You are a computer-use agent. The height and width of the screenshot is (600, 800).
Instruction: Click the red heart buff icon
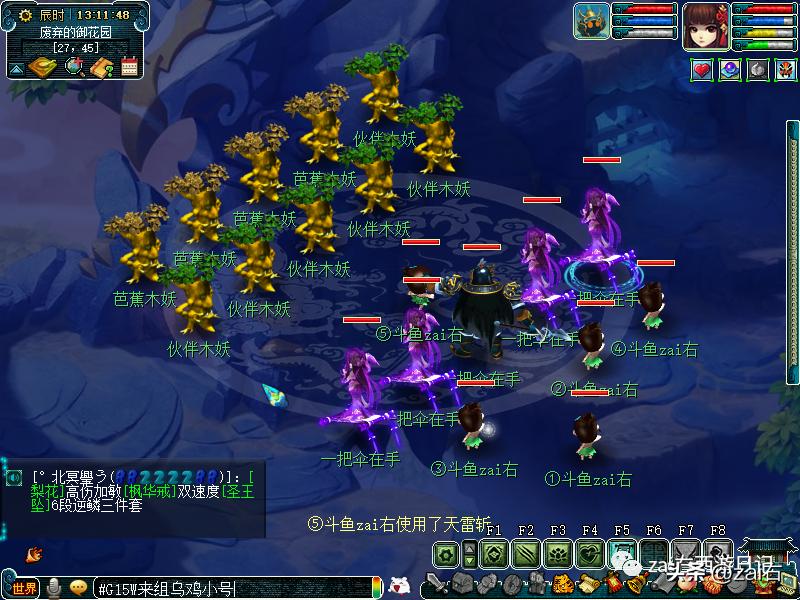703,70
